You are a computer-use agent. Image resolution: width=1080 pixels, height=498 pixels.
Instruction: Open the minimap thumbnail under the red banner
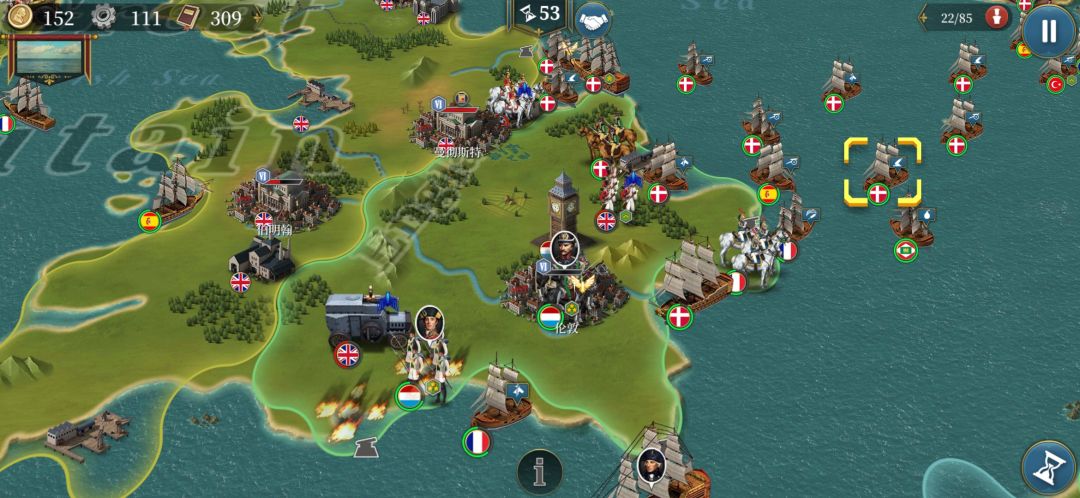point(44,58)
